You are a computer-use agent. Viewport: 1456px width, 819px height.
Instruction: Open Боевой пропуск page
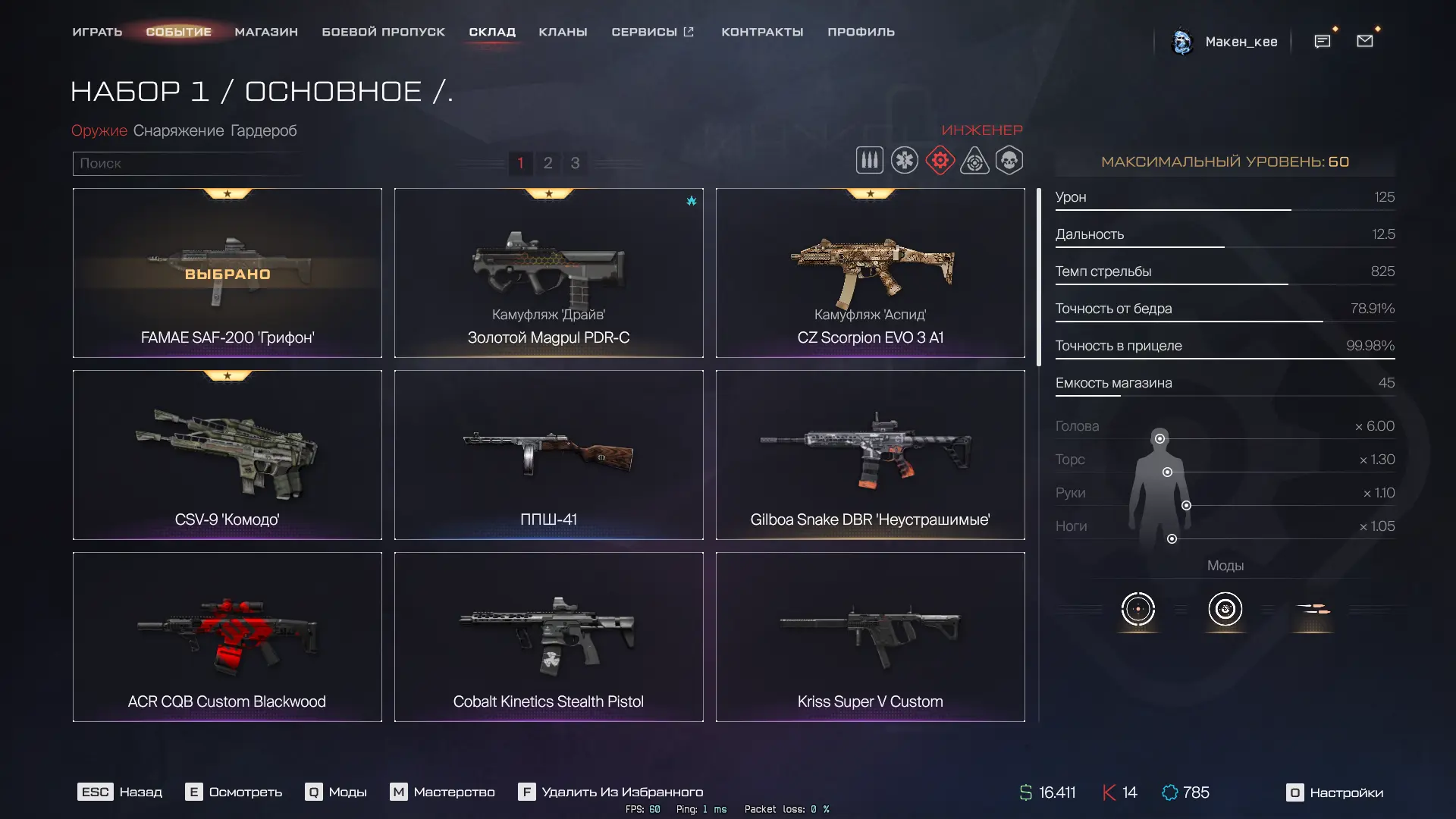point(383,32)
